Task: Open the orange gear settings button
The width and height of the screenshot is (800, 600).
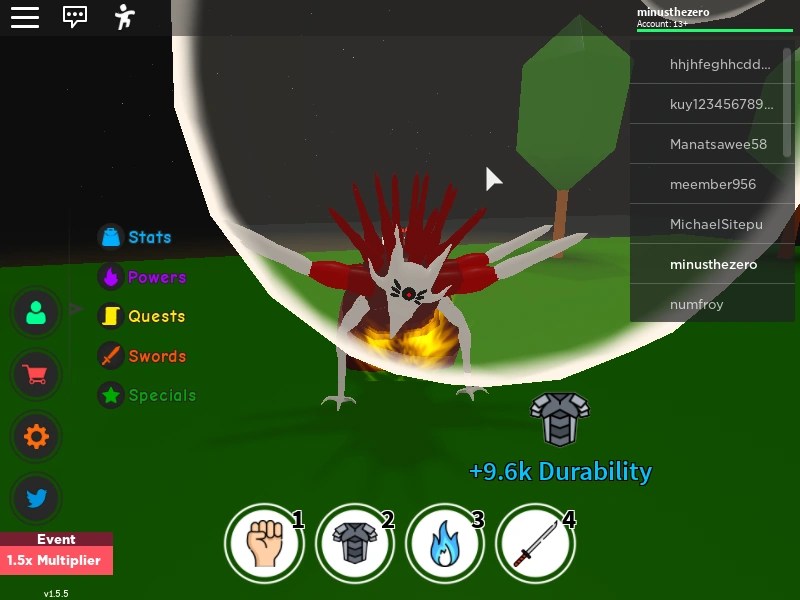Action: (37, 436)
